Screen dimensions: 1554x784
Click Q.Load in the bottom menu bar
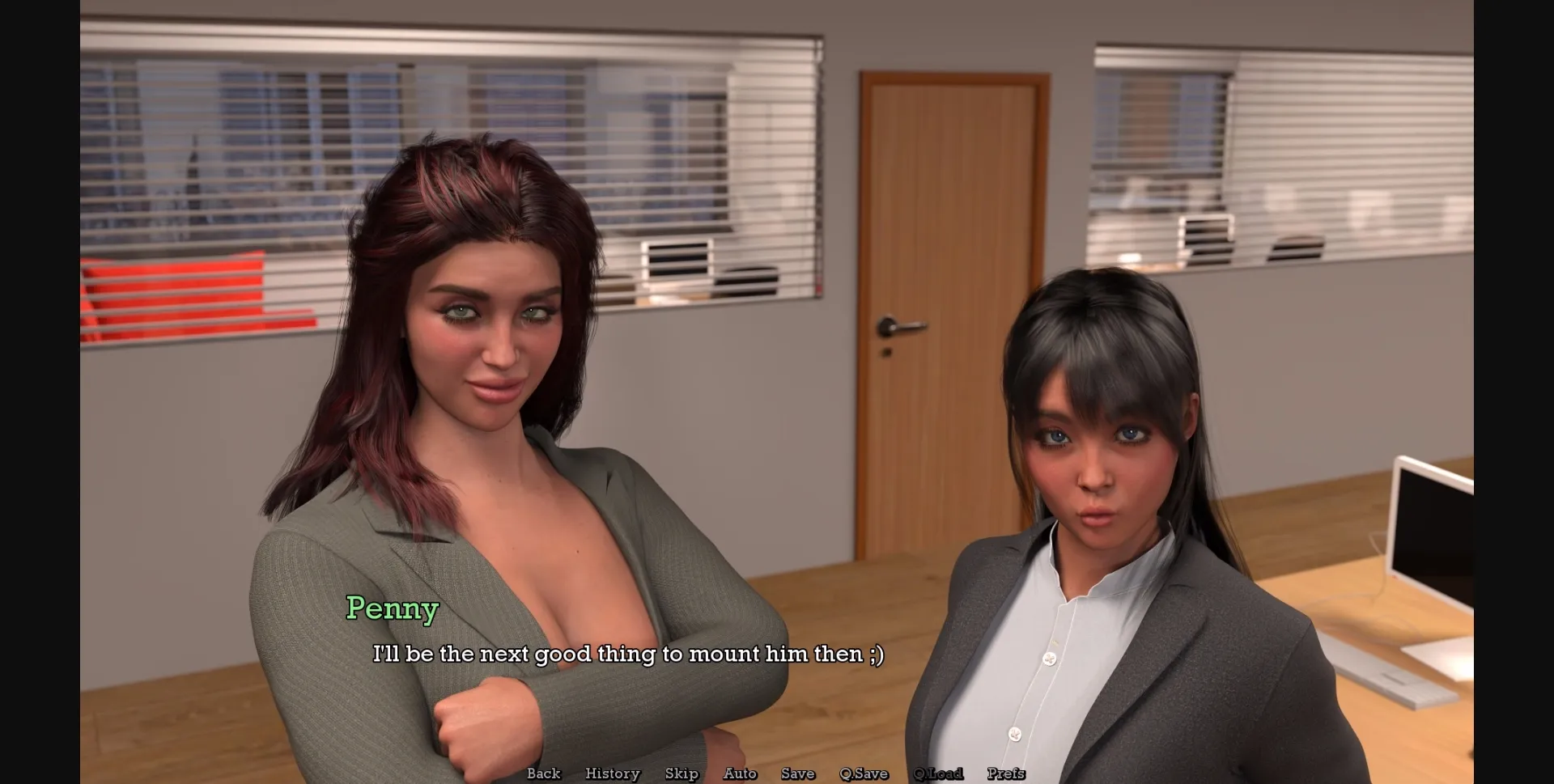pos(938,773)
